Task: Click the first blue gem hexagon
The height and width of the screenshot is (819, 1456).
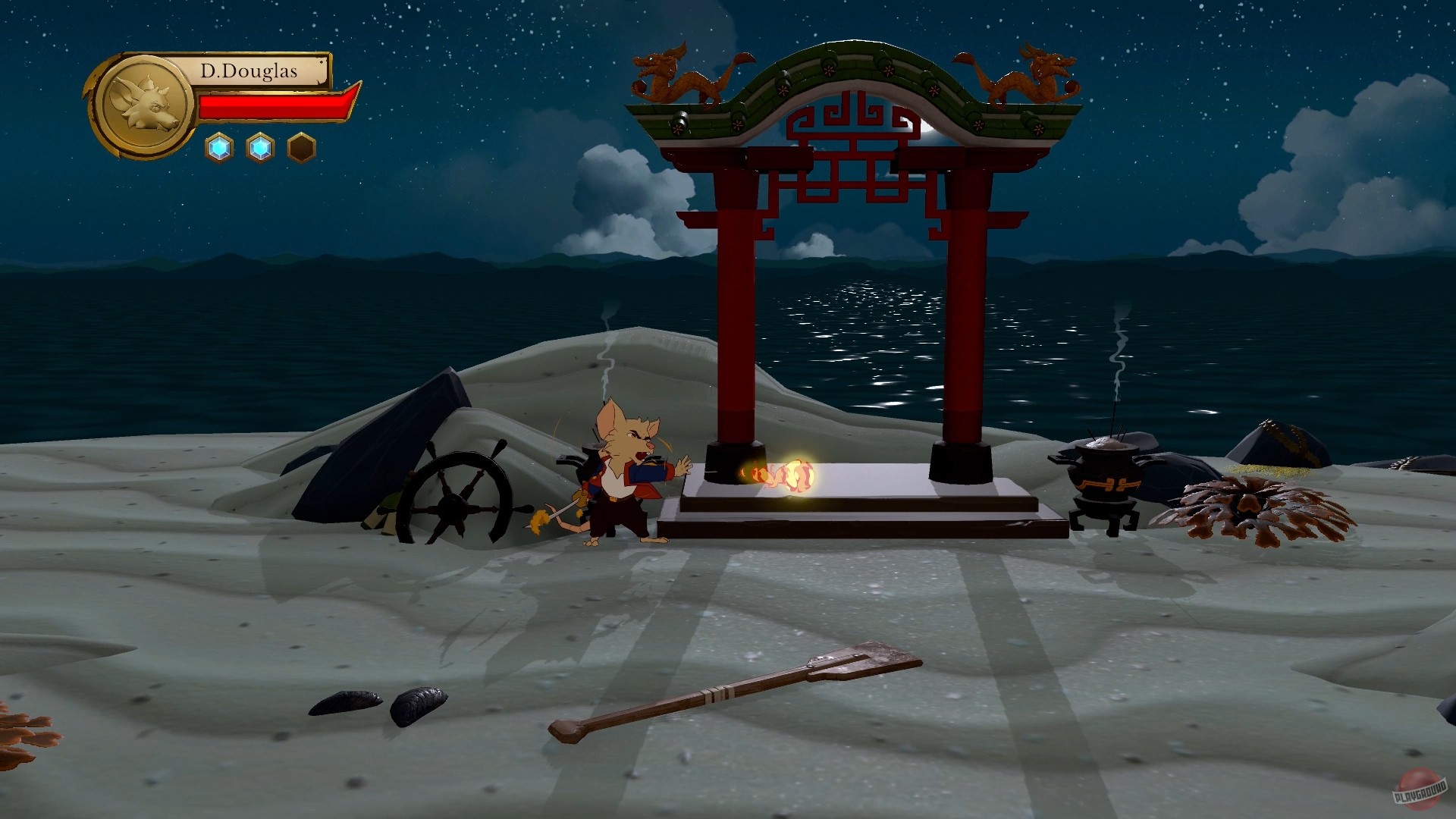Action: point(218,149)
